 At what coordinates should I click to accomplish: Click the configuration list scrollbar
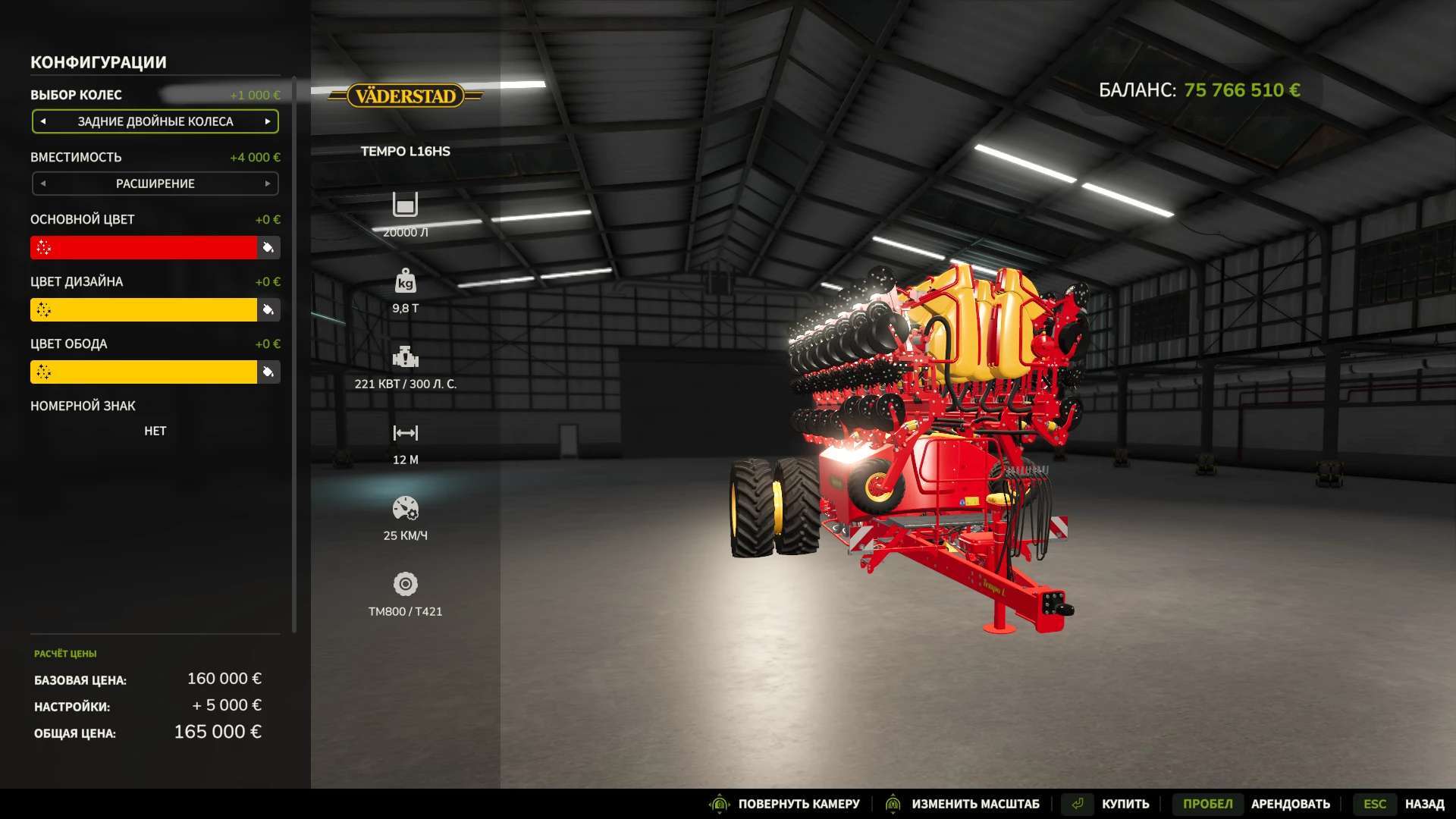pos(294,356)
